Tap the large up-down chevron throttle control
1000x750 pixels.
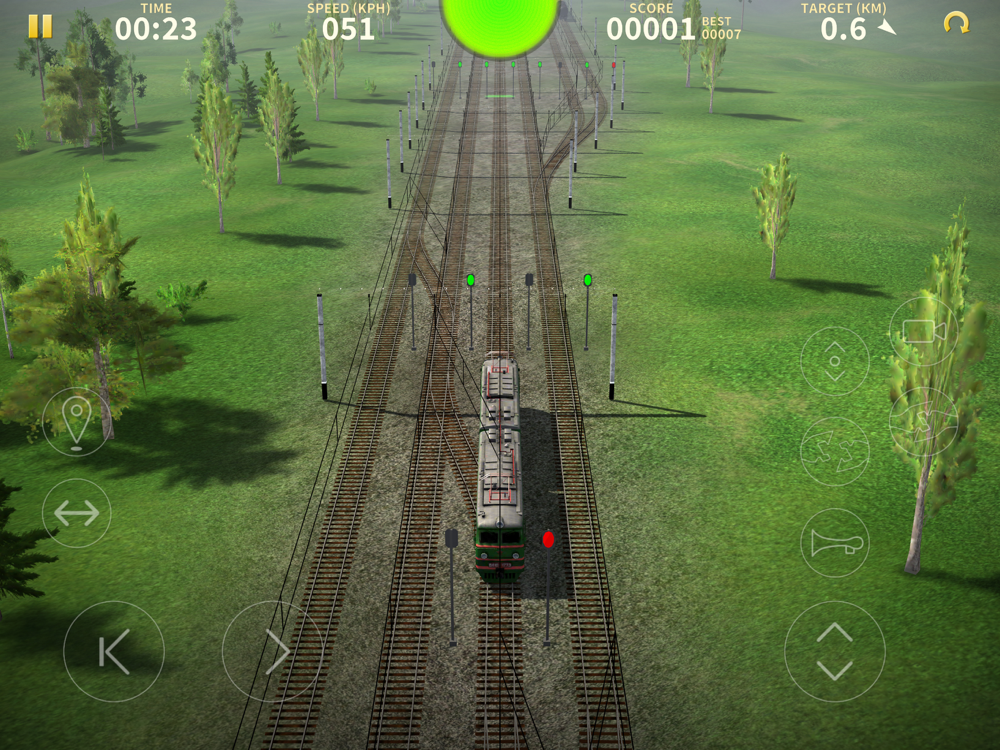tap(834, 651)
